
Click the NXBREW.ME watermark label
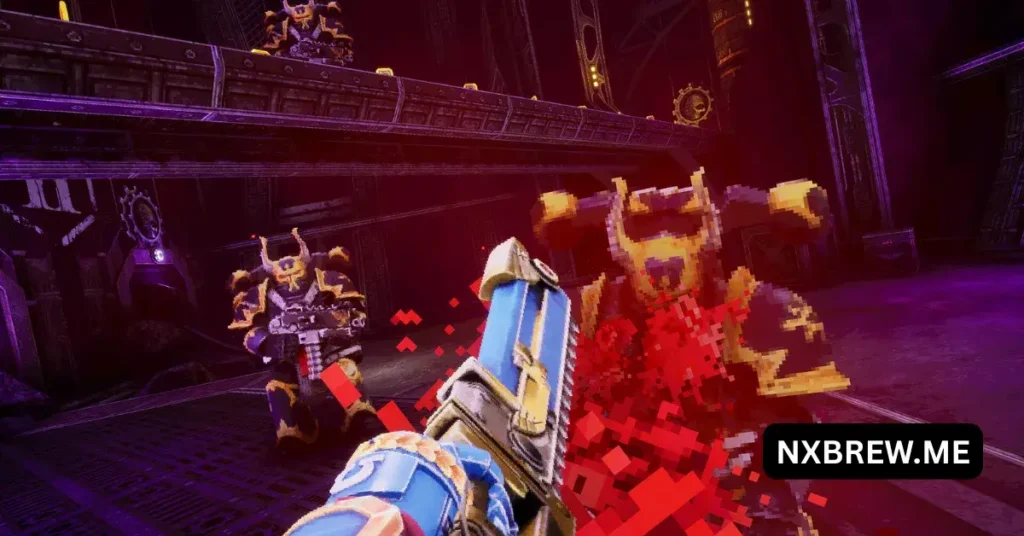pos(872,451)
